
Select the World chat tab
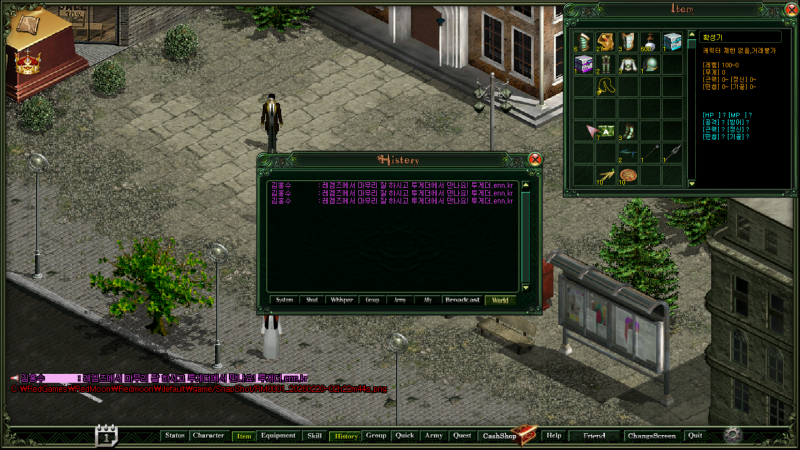coord(500,299)
